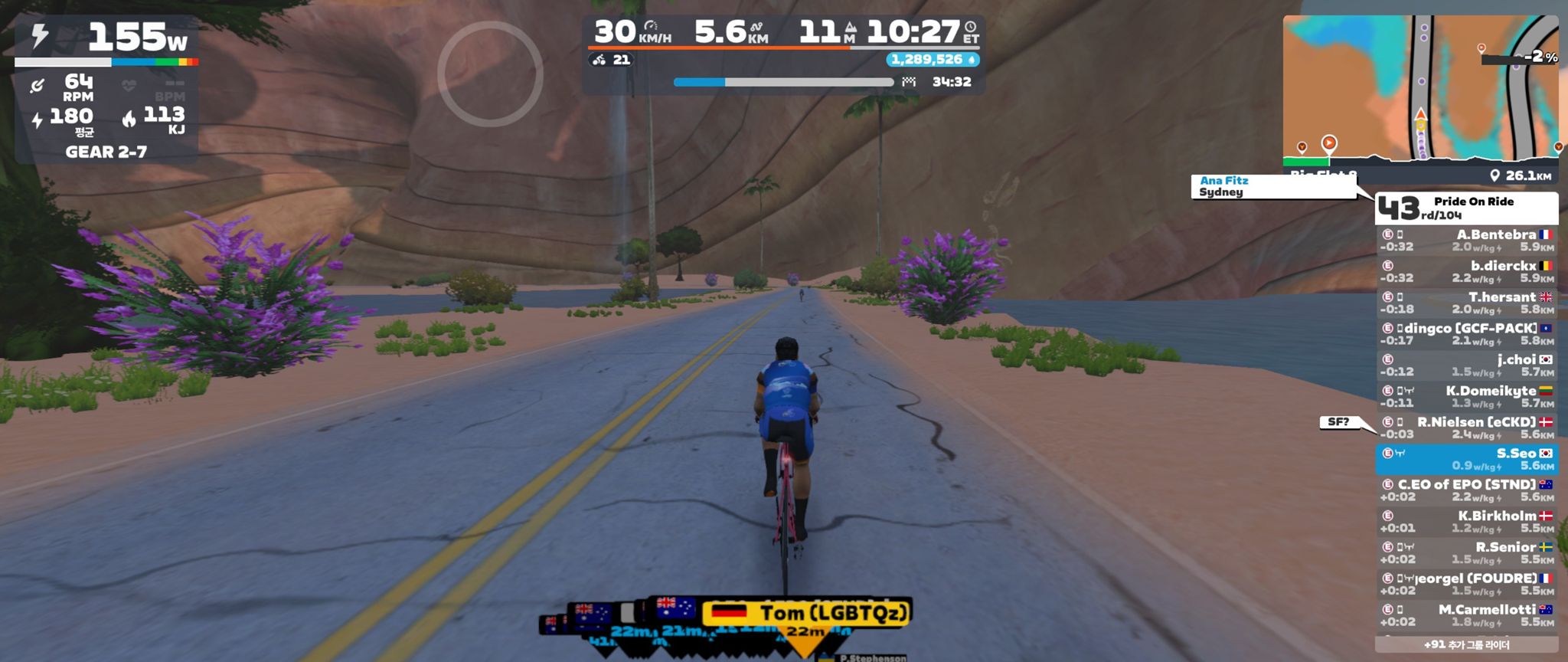
Task: Click the 1,289,526 drops counter
Action: click(x=933, y=60)
